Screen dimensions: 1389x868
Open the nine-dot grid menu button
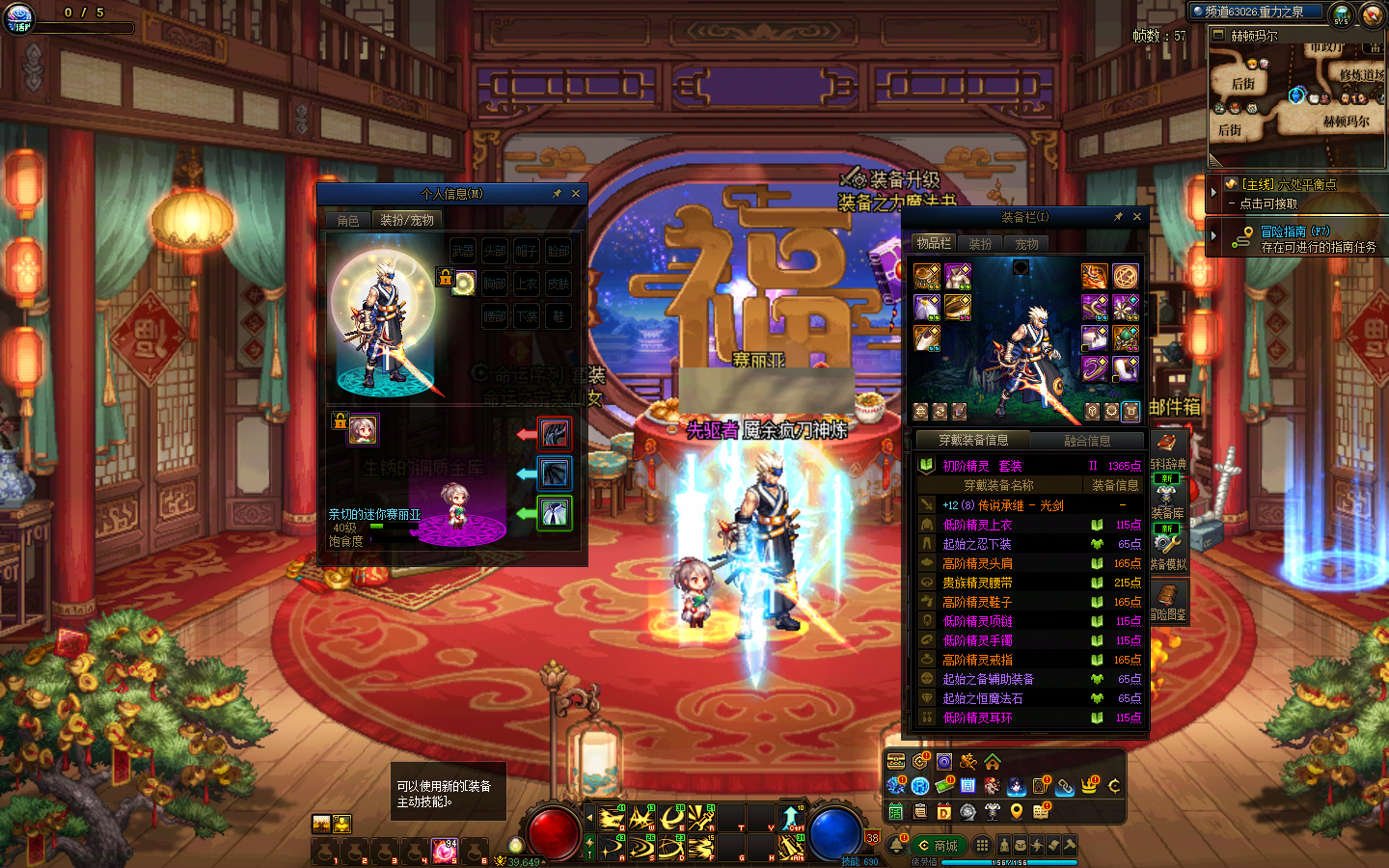click(x=982, y=845)
